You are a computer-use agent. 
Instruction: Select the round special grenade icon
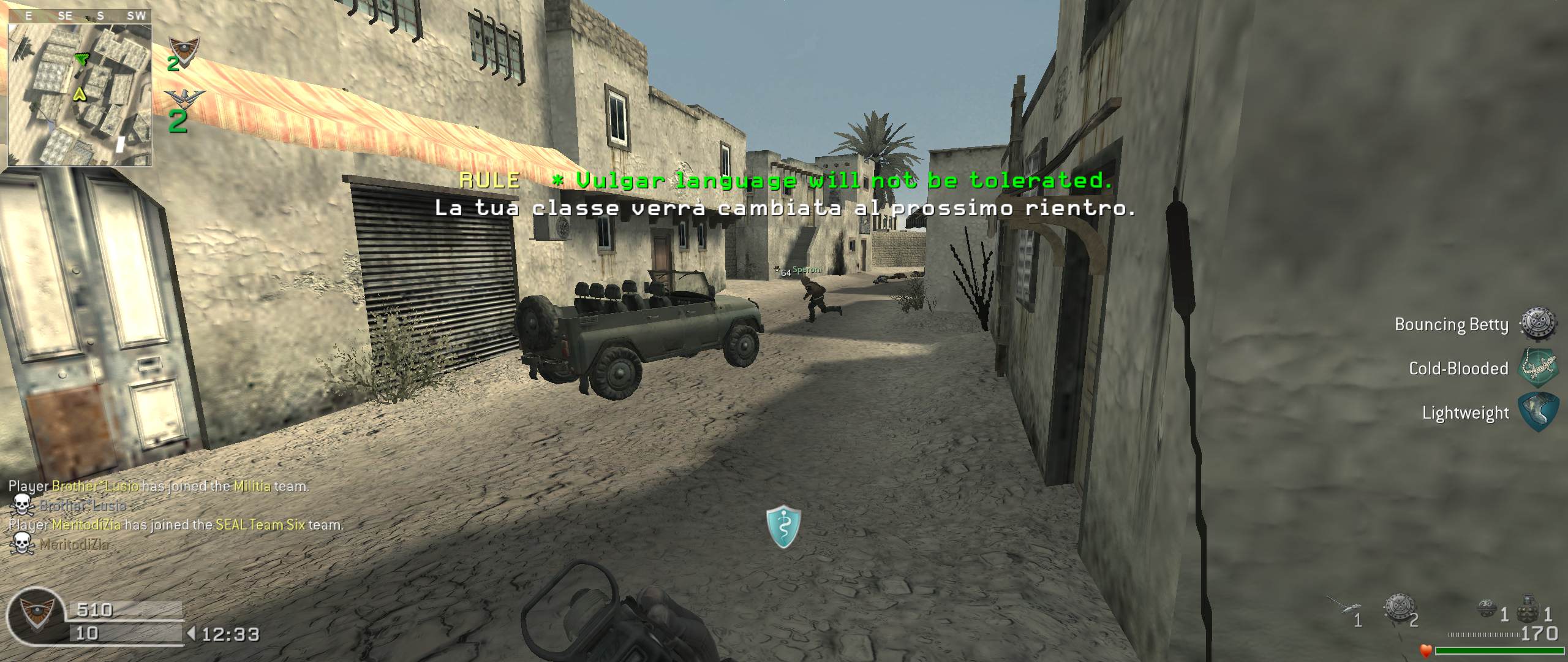pos(1487,609)
